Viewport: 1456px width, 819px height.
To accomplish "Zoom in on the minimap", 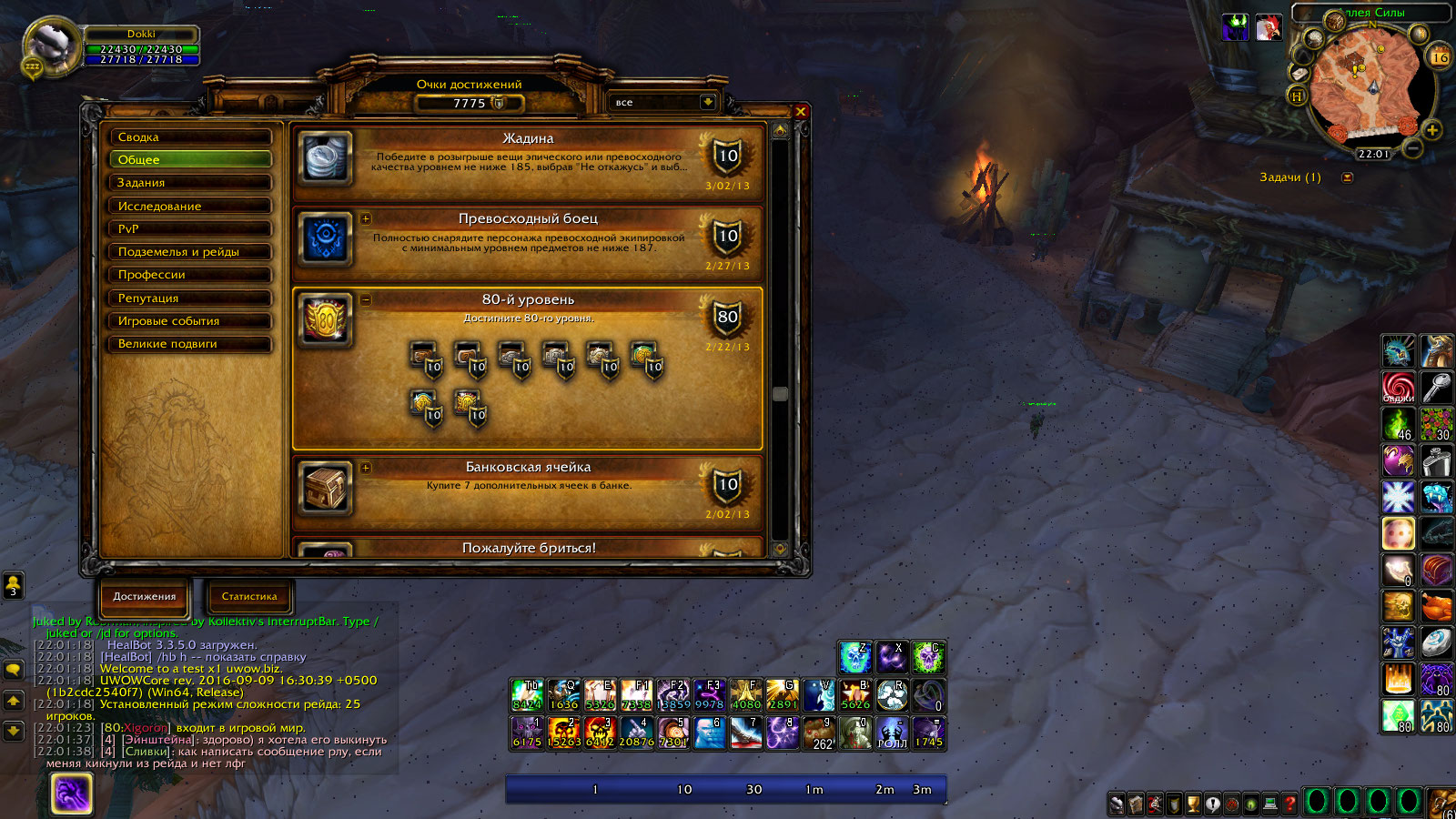I will [1431, 131].
